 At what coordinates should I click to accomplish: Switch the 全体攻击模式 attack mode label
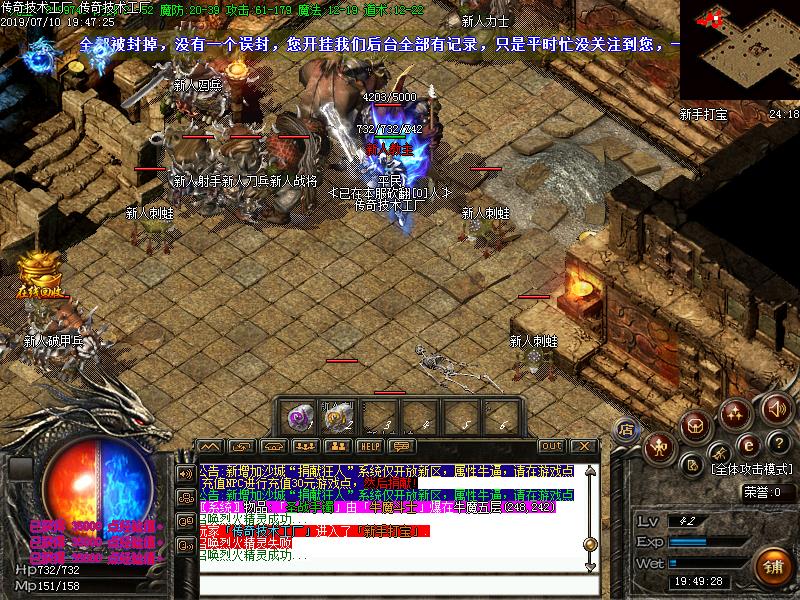[x=752, y=468]
